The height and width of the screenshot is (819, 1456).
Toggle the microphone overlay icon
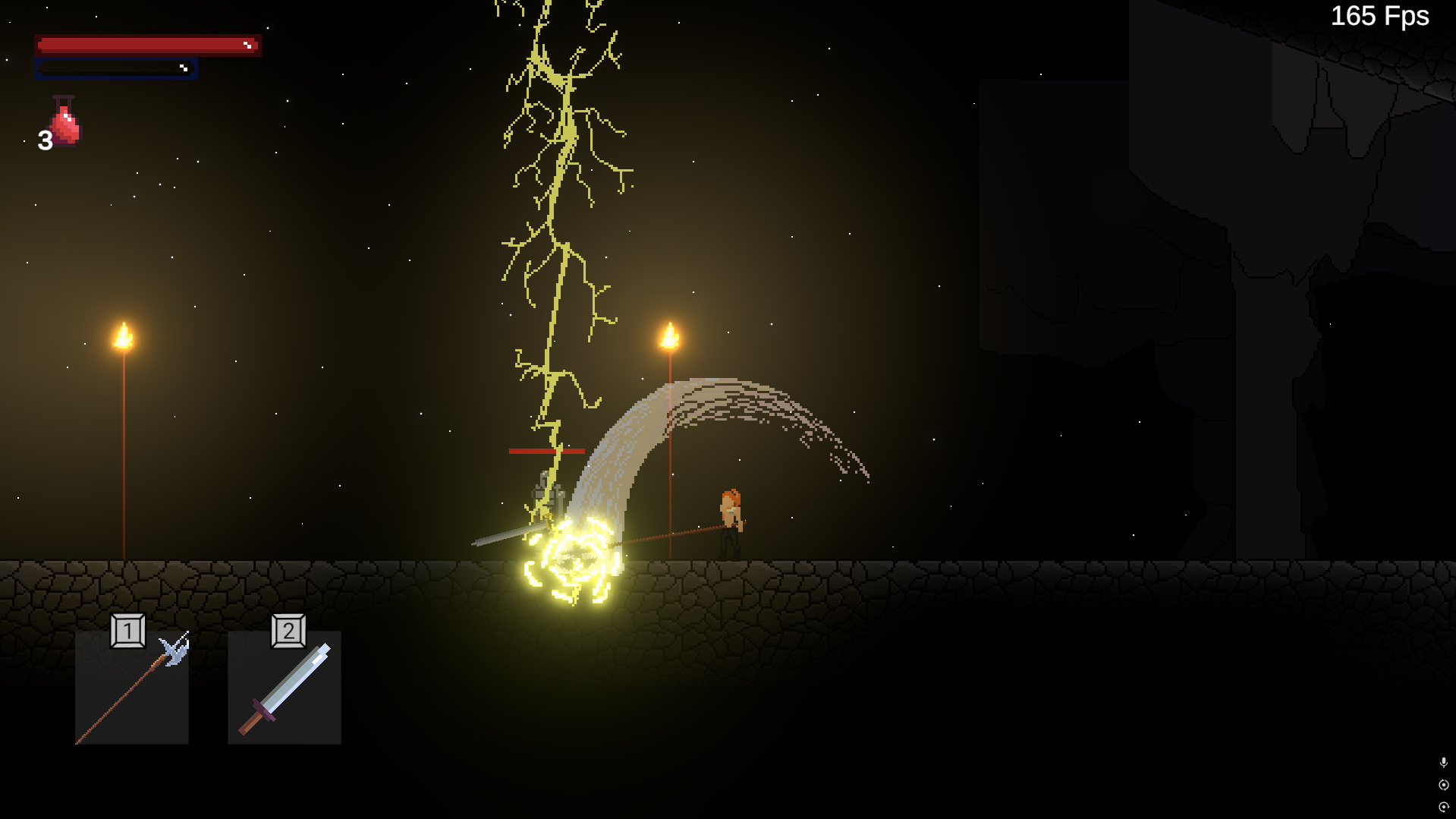(x=1443, y=762)
